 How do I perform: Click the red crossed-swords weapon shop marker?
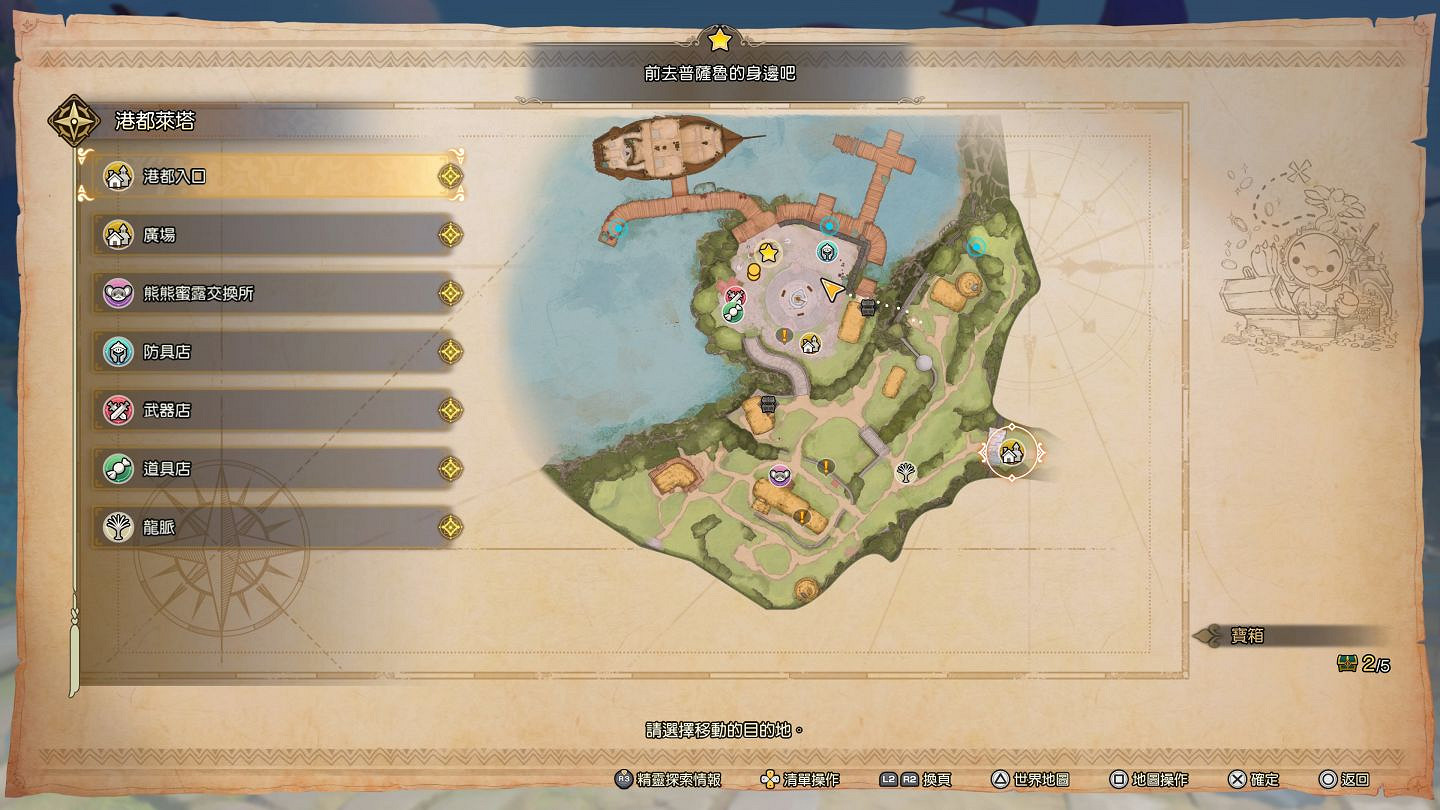[x=735, y=295]
